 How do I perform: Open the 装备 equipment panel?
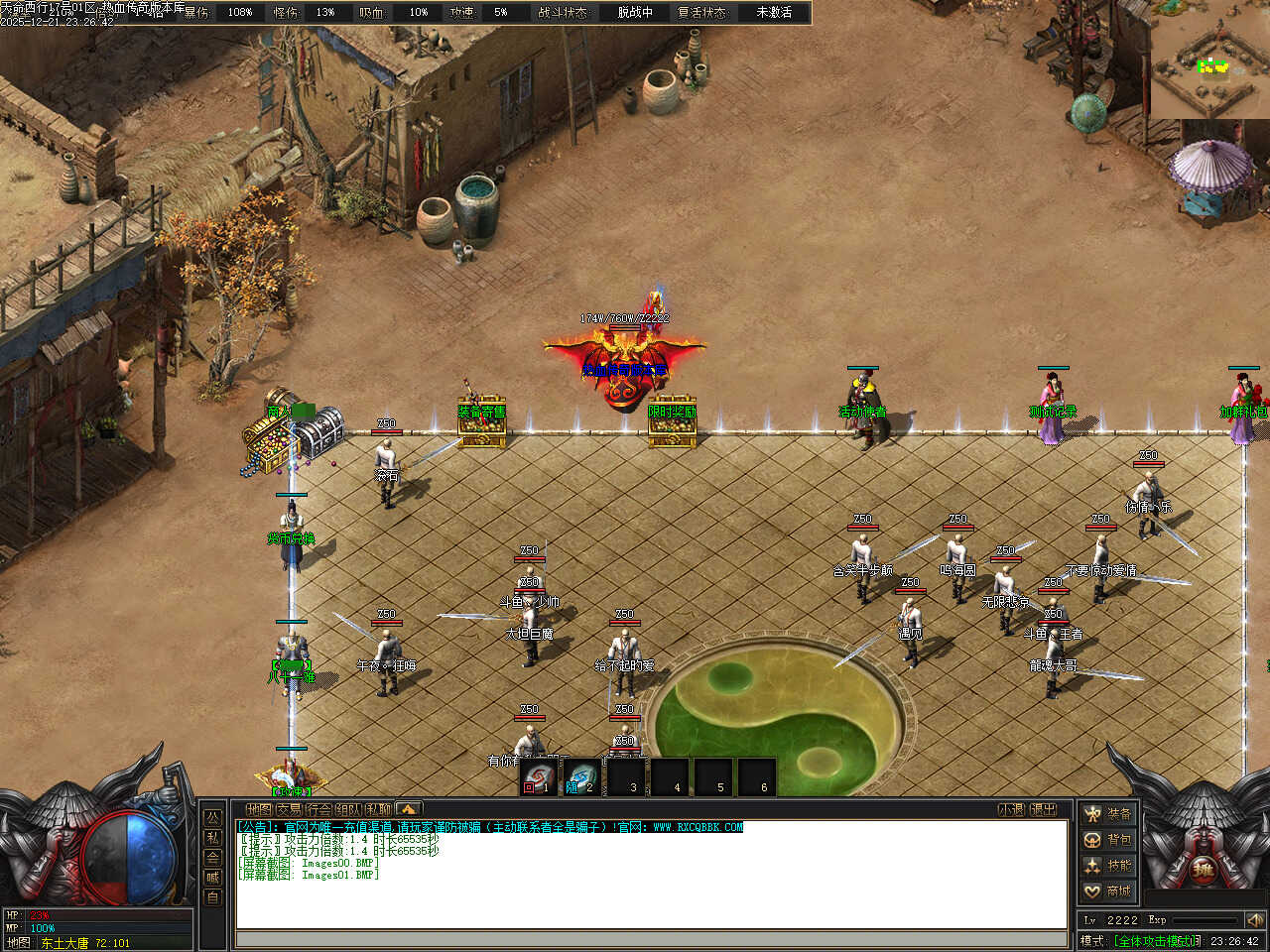click(1108, 814)
